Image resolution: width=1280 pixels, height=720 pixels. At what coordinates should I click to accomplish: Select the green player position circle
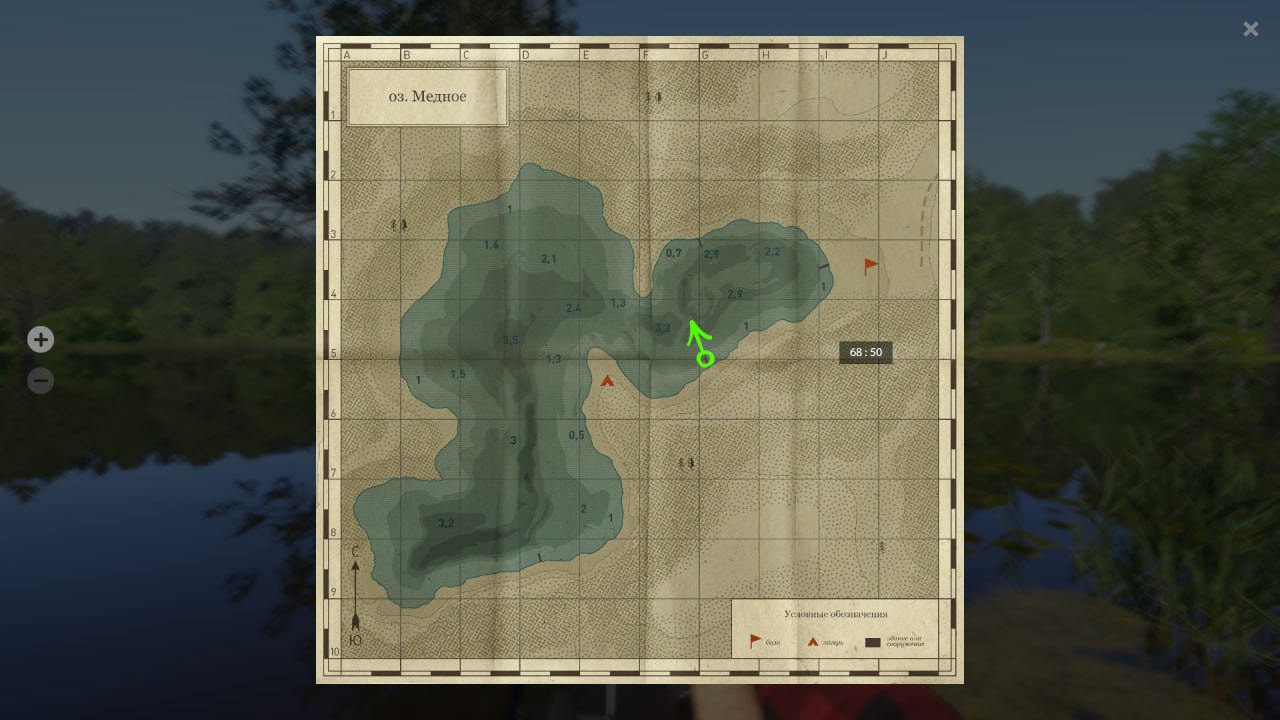coord(705,358)
